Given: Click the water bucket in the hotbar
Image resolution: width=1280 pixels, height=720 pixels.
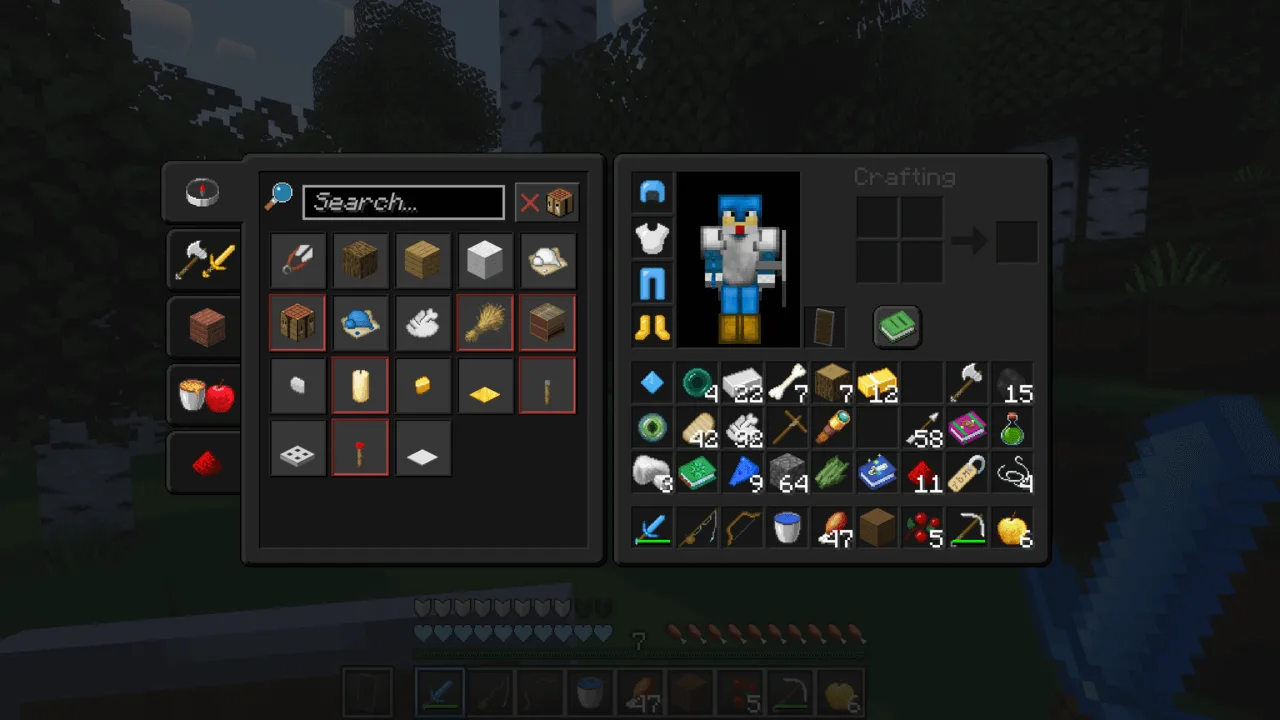Looking at the screenshot, I should click(x=590, y=690).
